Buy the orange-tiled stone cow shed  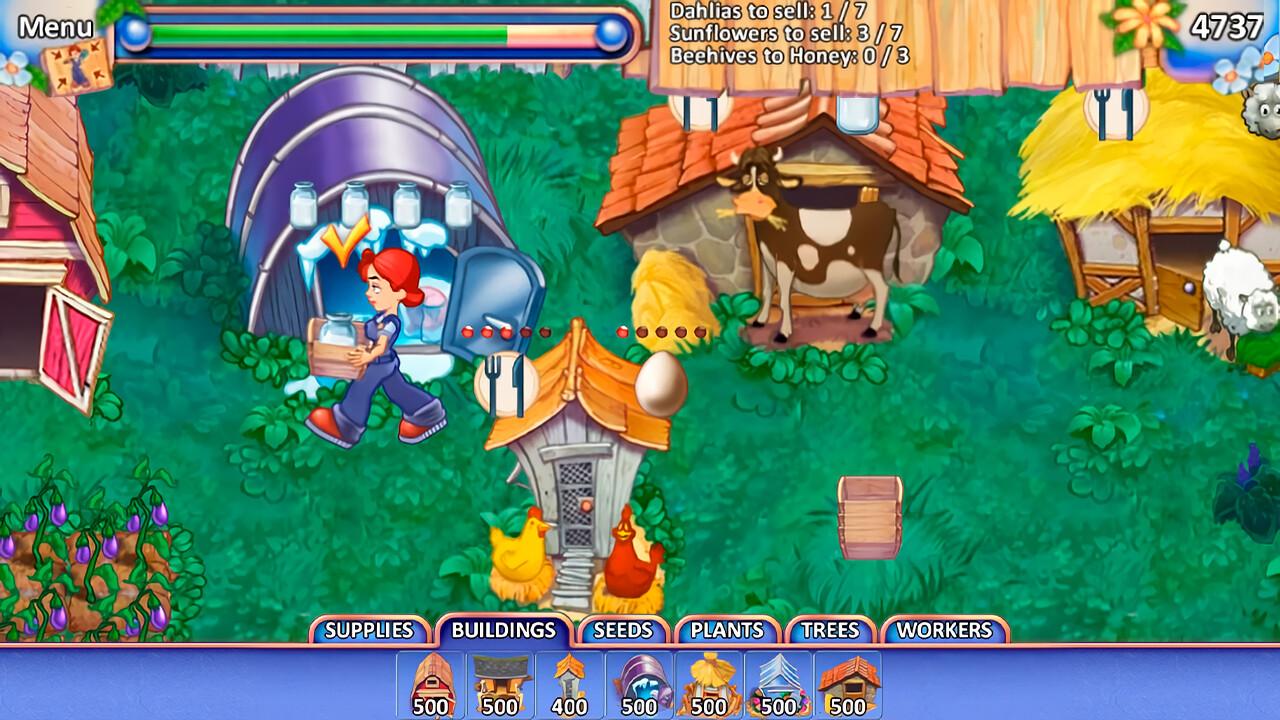pyautogui.click(x=848, y=684)
